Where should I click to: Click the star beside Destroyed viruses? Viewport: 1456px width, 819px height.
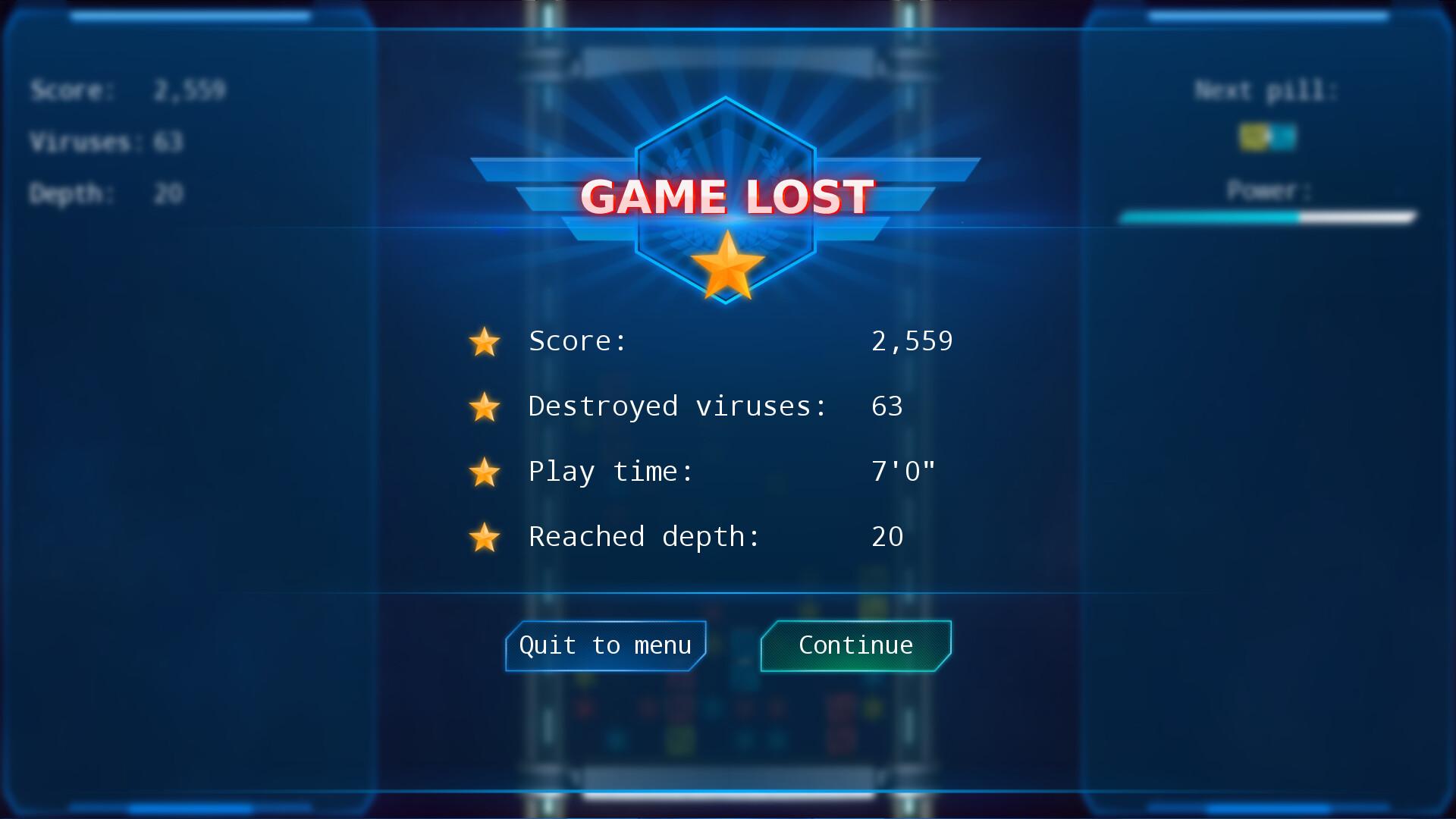(x=485, y=407)
